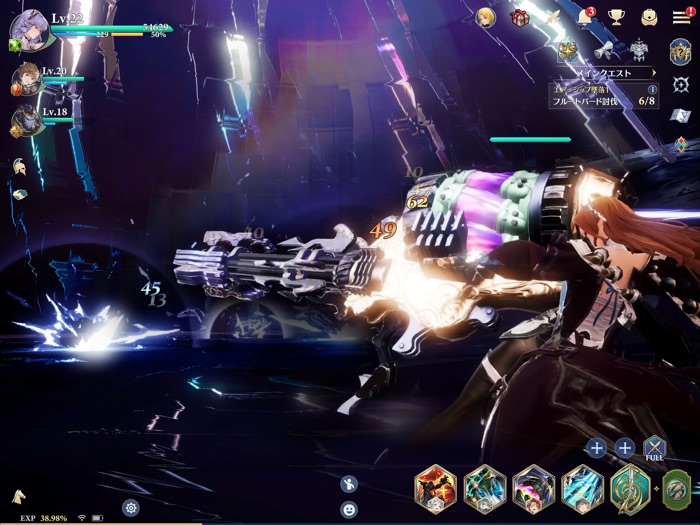
Task: Select the Lv.18 armored party member
Action: point(27,121)
